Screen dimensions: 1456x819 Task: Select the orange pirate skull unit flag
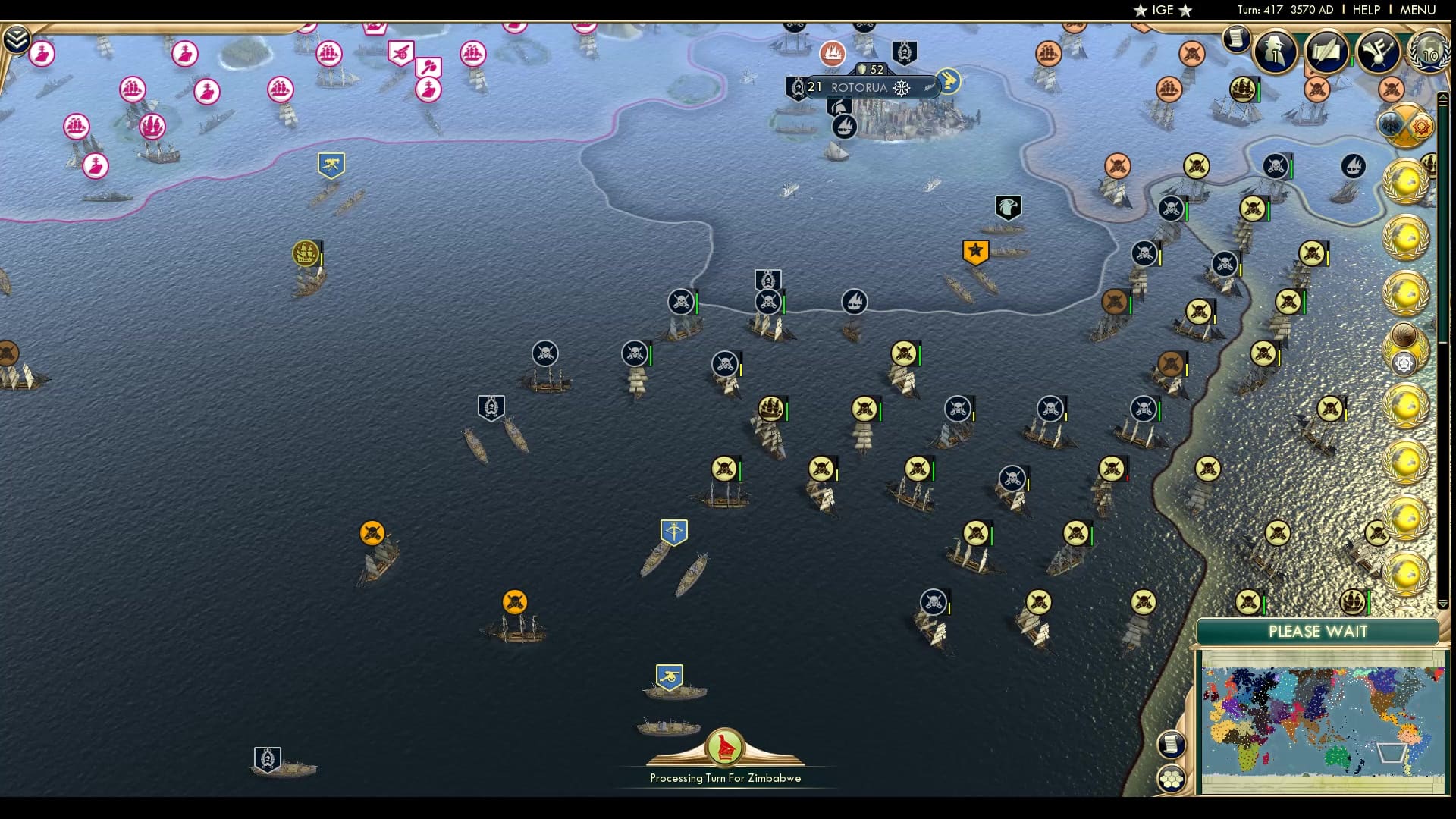coord(372,532)
